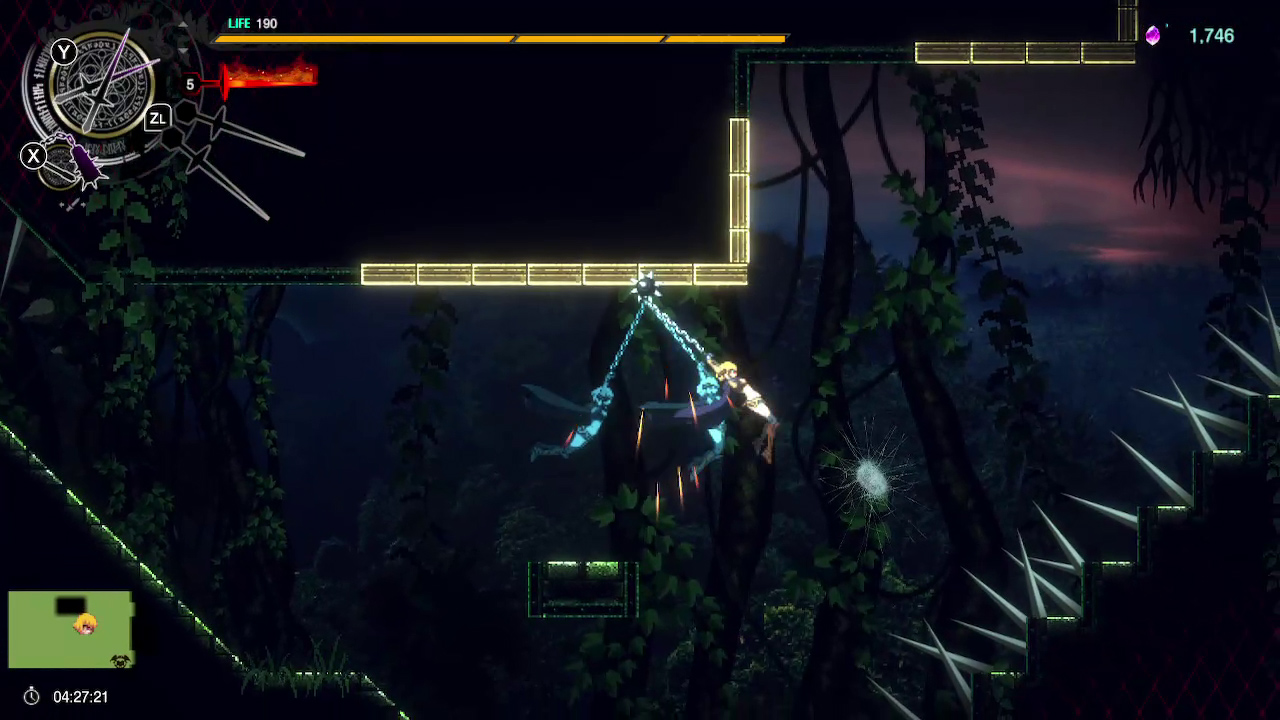
Task: Click the orange LIFE gauge bar
Action: (500, 37)
